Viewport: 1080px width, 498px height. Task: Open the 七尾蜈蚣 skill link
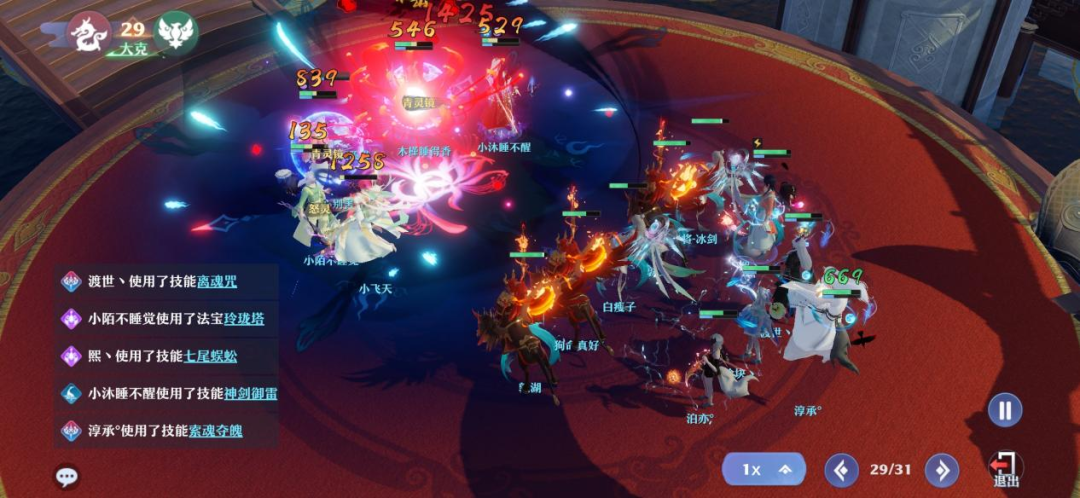211,355
